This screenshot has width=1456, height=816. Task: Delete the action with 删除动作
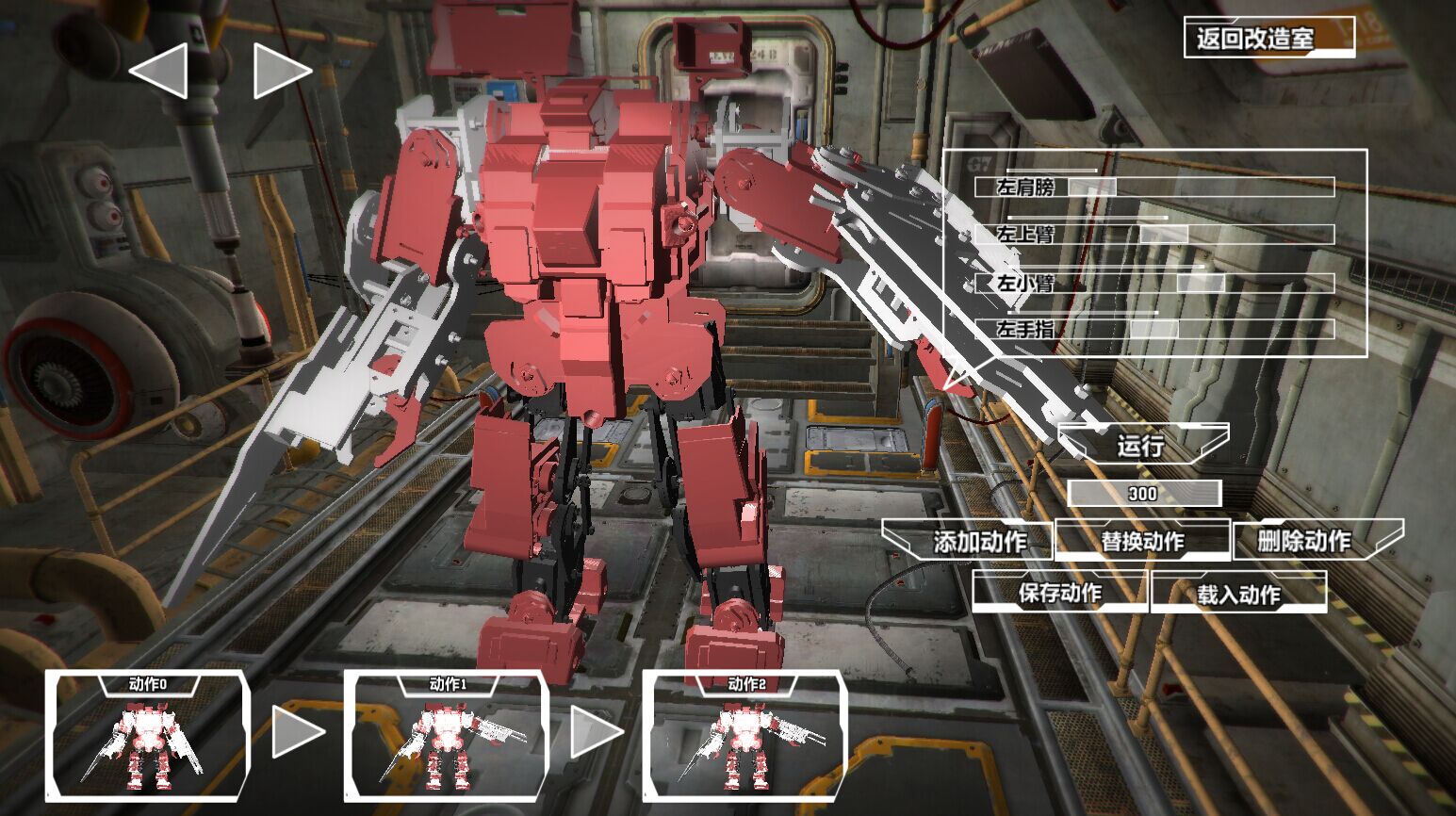1317,541
